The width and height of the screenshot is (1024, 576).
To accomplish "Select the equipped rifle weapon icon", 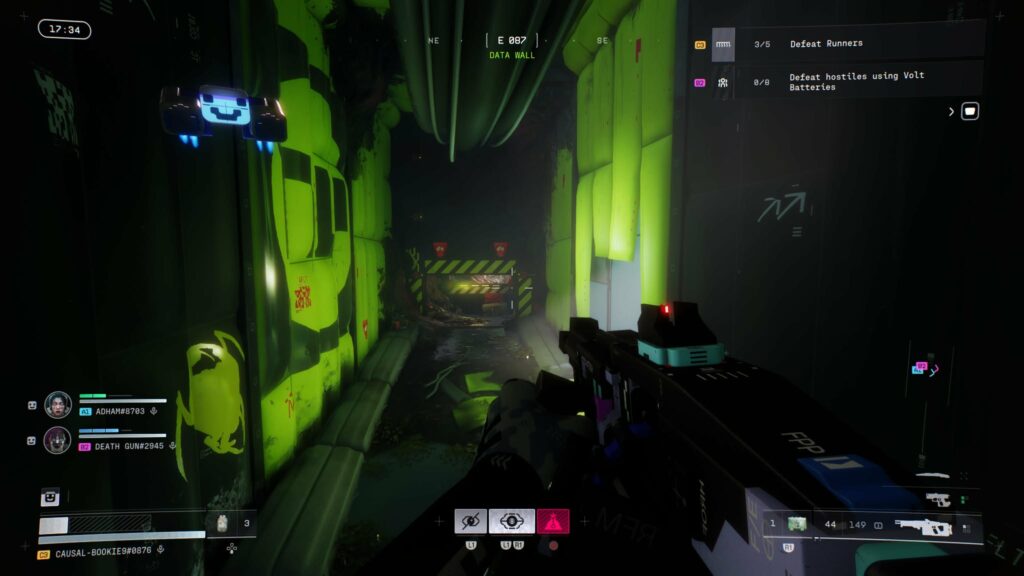I will 920,525.
